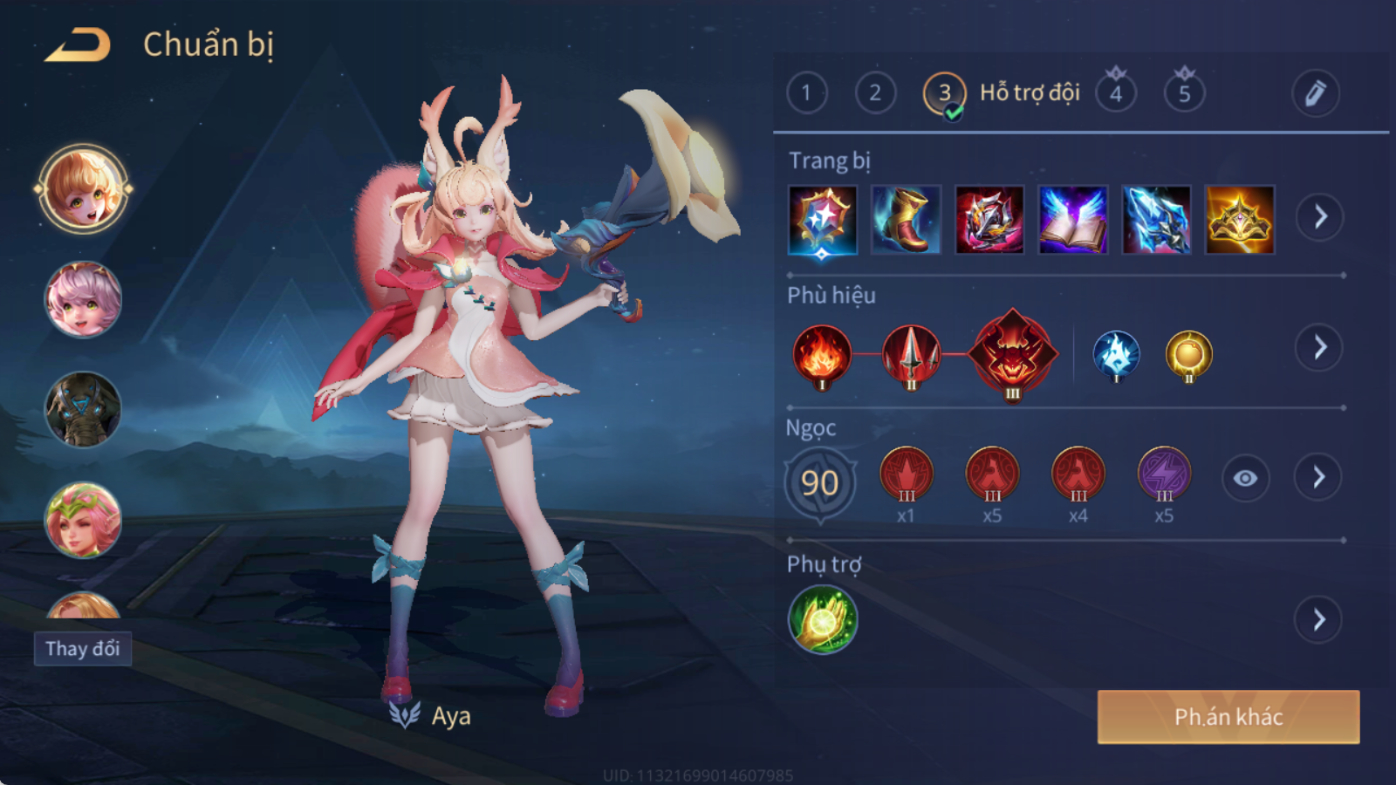Click the Ph.án khác button
The image size is (1396, 785).
[1228, 717]
